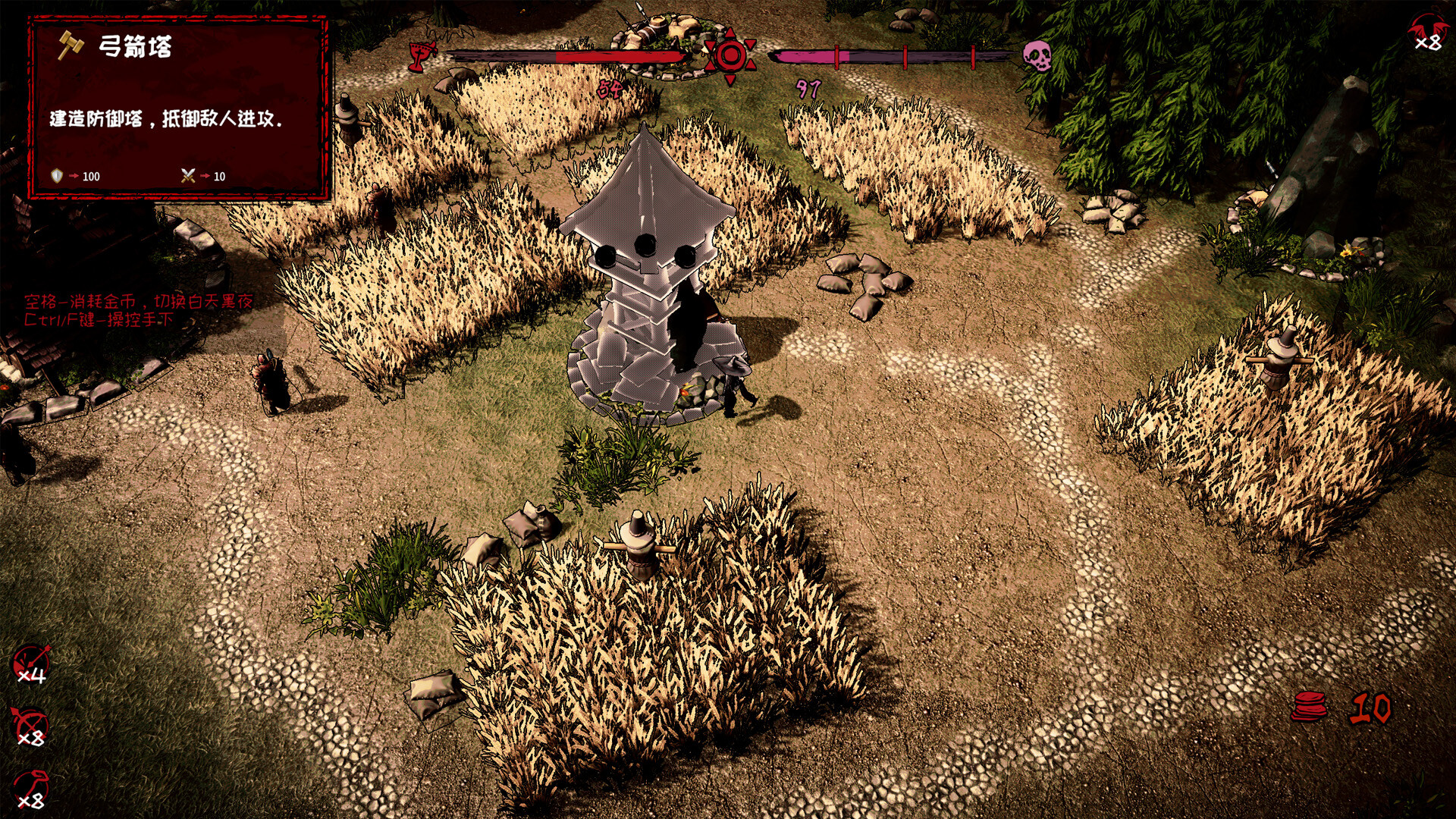Click the crossed swords icon showing 10
Image resolution: width=1456 pixels, height=819 pixels.
(x=189, y=176)
